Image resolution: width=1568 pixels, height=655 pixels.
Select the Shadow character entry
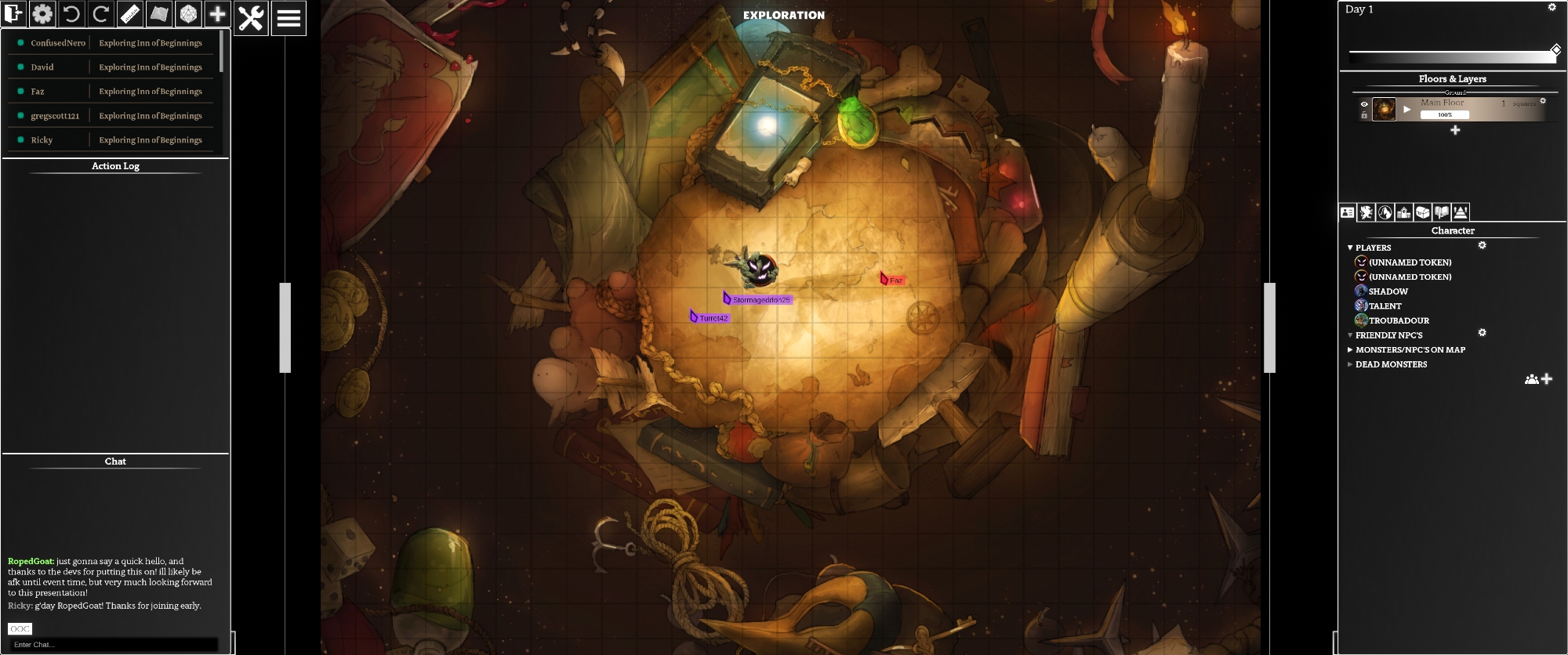[x=1388, y=291]
